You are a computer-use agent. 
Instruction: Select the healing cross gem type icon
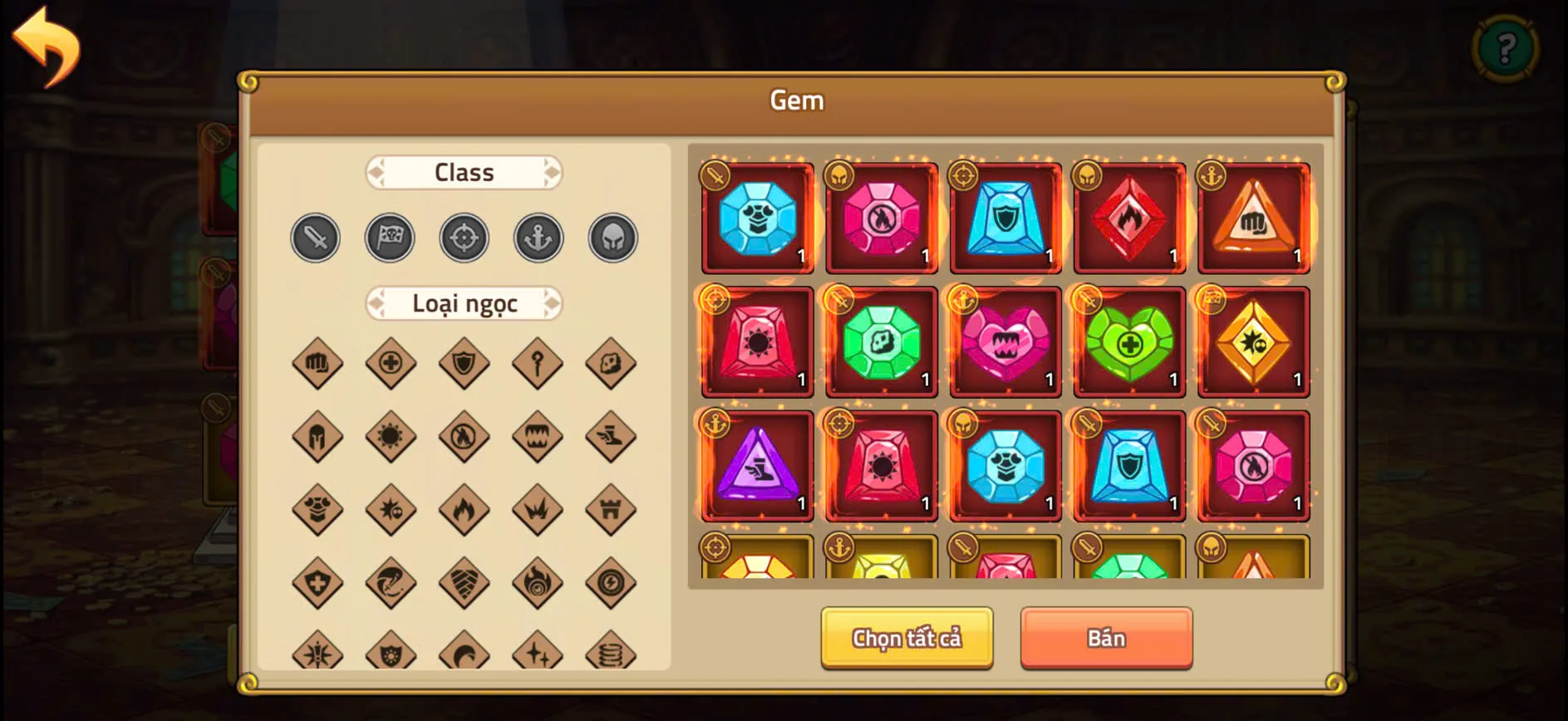coord(391,363)
